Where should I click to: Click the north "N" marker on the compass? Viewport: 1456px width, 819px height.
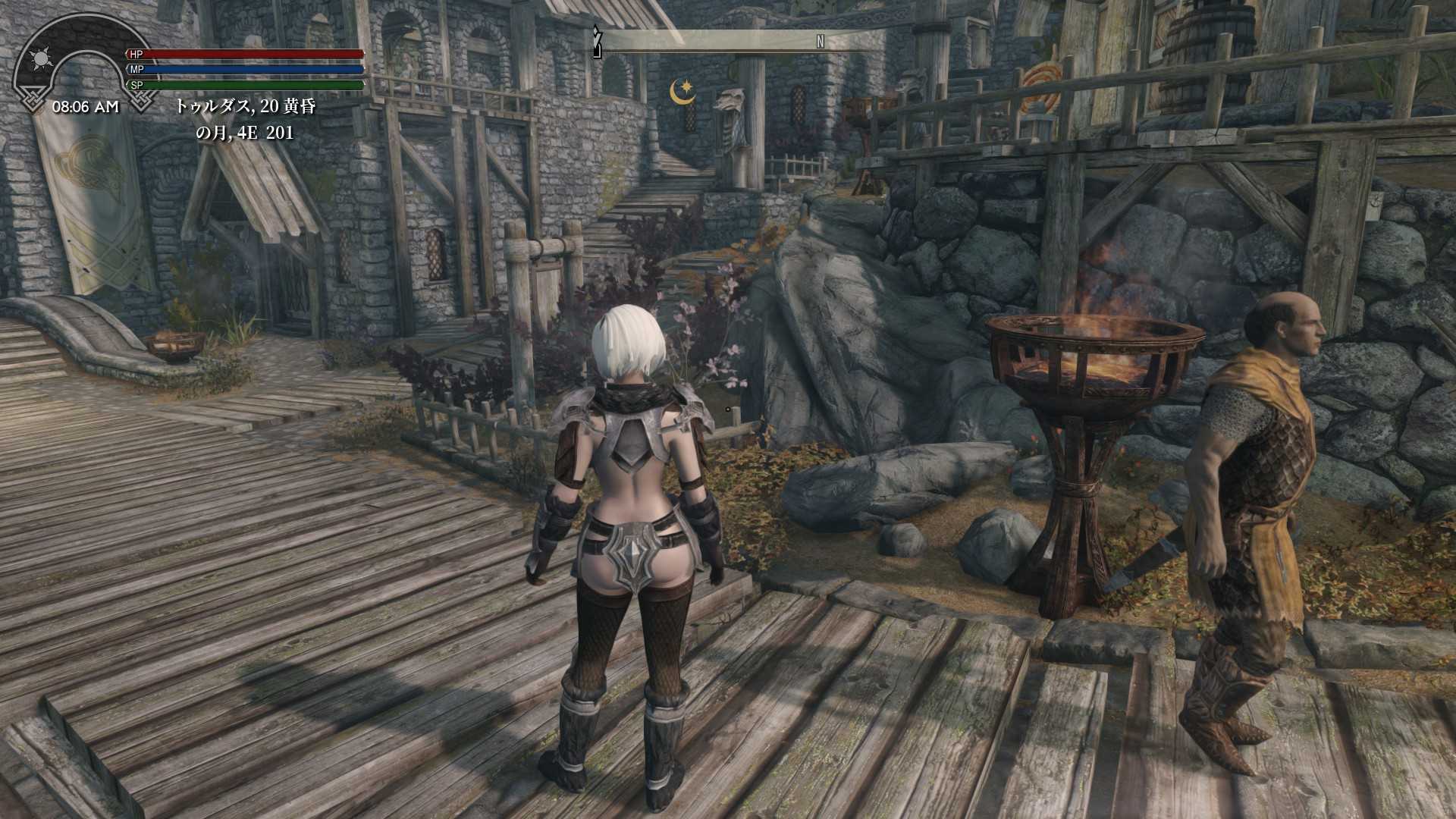tap(820, 42)
